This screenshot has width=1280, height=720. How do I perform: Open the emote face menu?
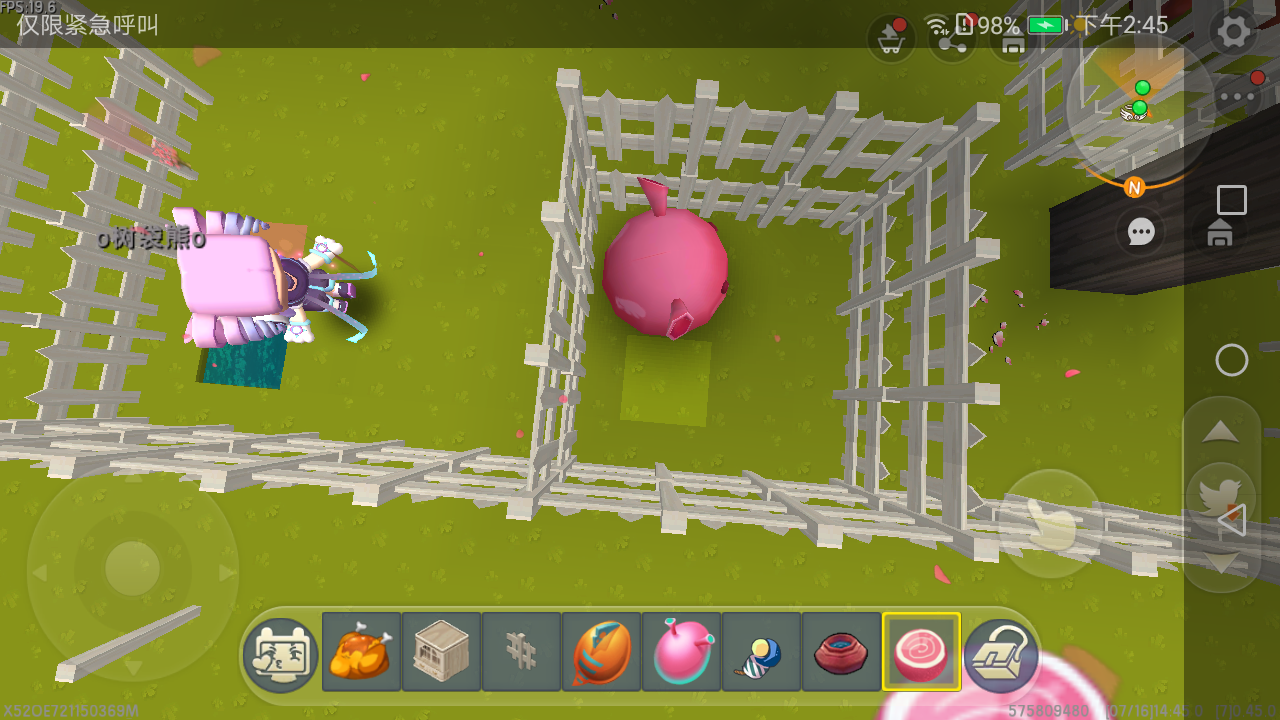281,655
